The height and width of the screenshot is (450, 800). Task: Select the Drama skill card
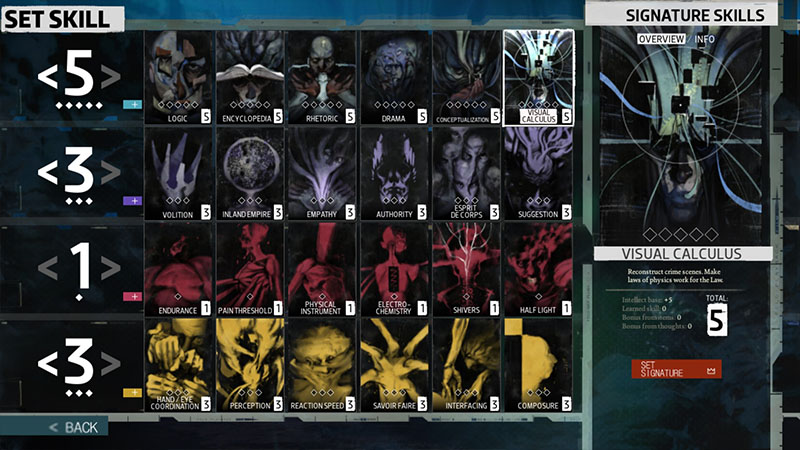coord(394,76)
